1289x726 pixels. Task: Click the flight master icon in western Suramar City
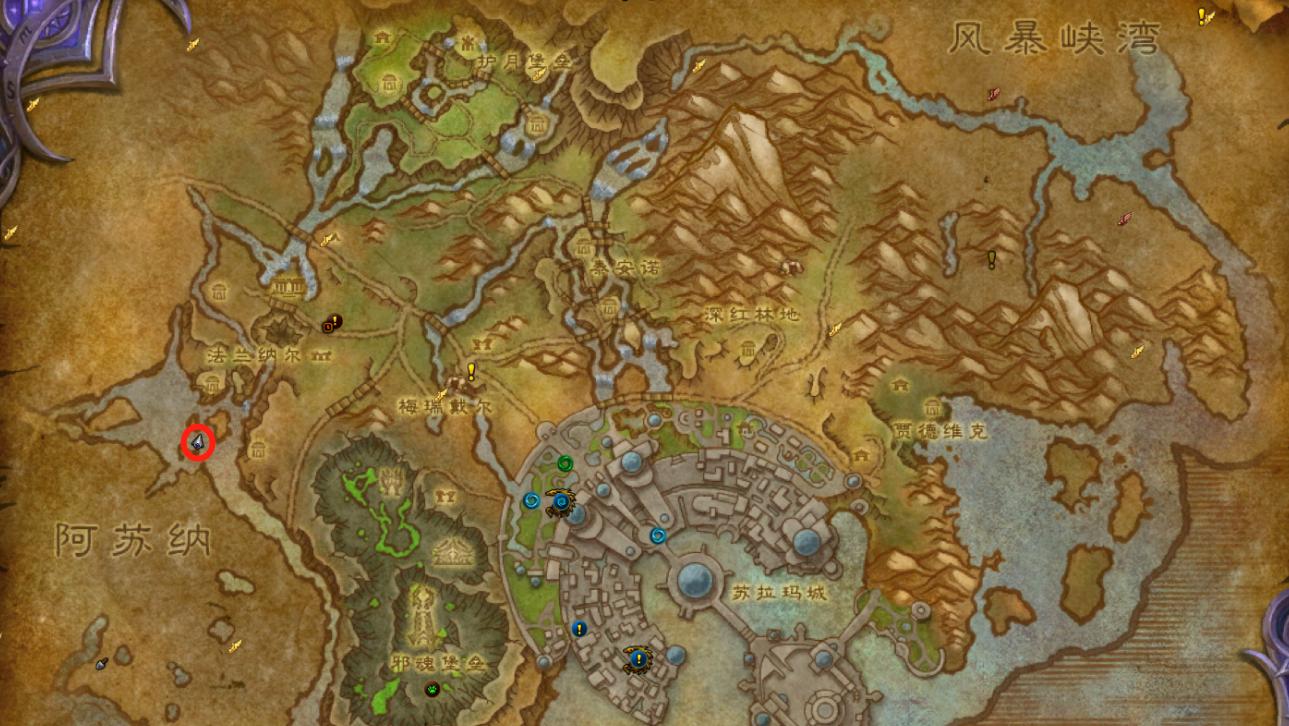coord(561,503)
